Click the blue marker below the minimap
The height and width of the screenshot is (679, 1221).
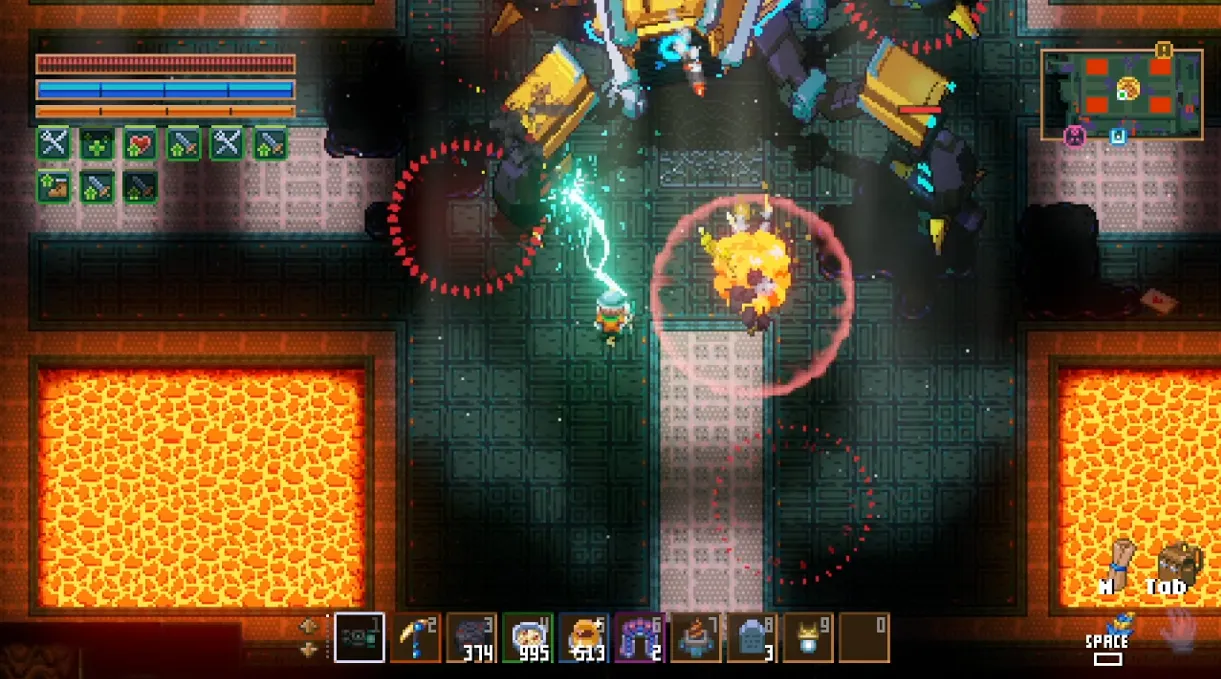tap(1118, 137)
